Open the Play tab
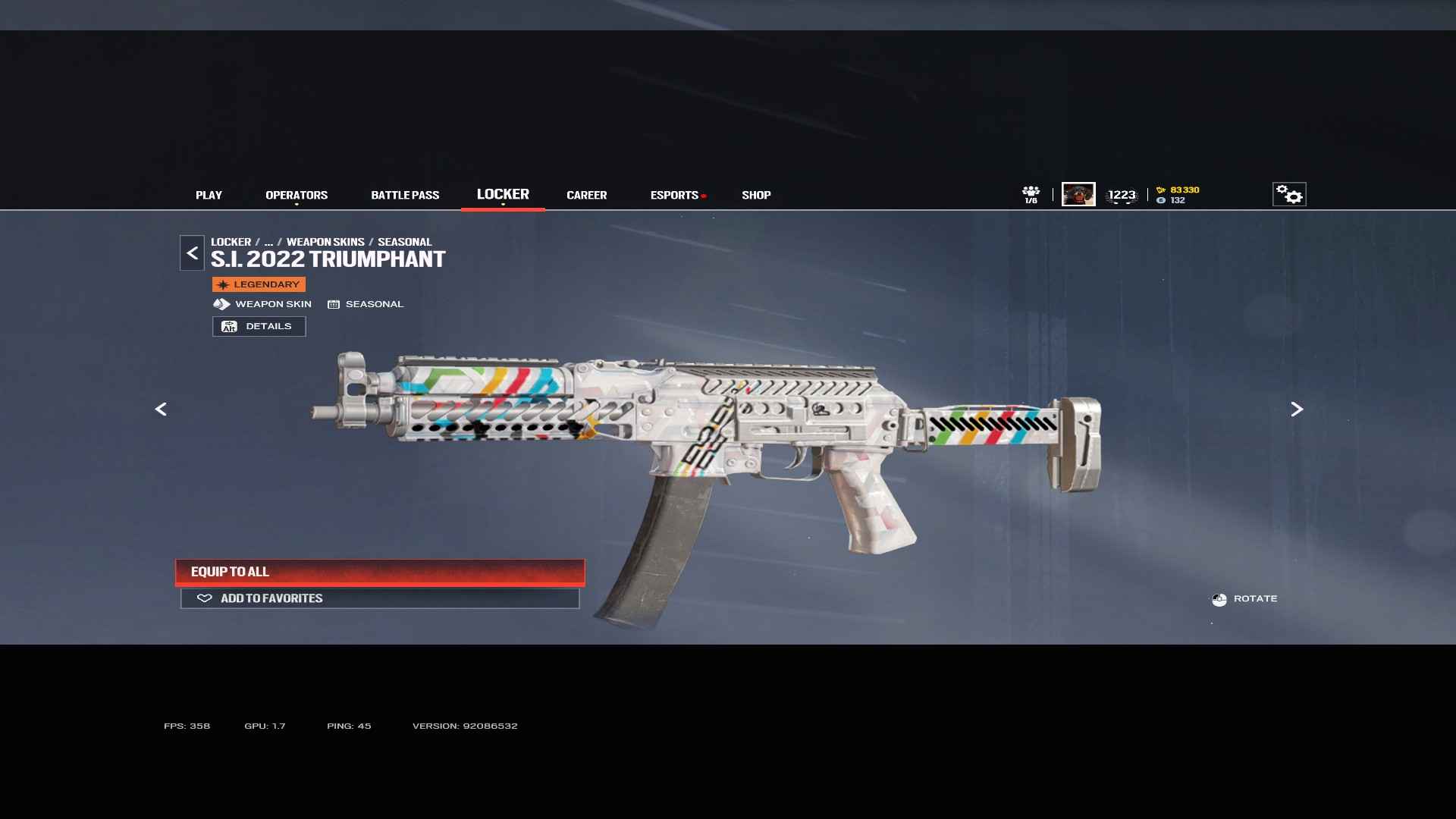Screen dimensions: 1456x819 click(209, 195)
